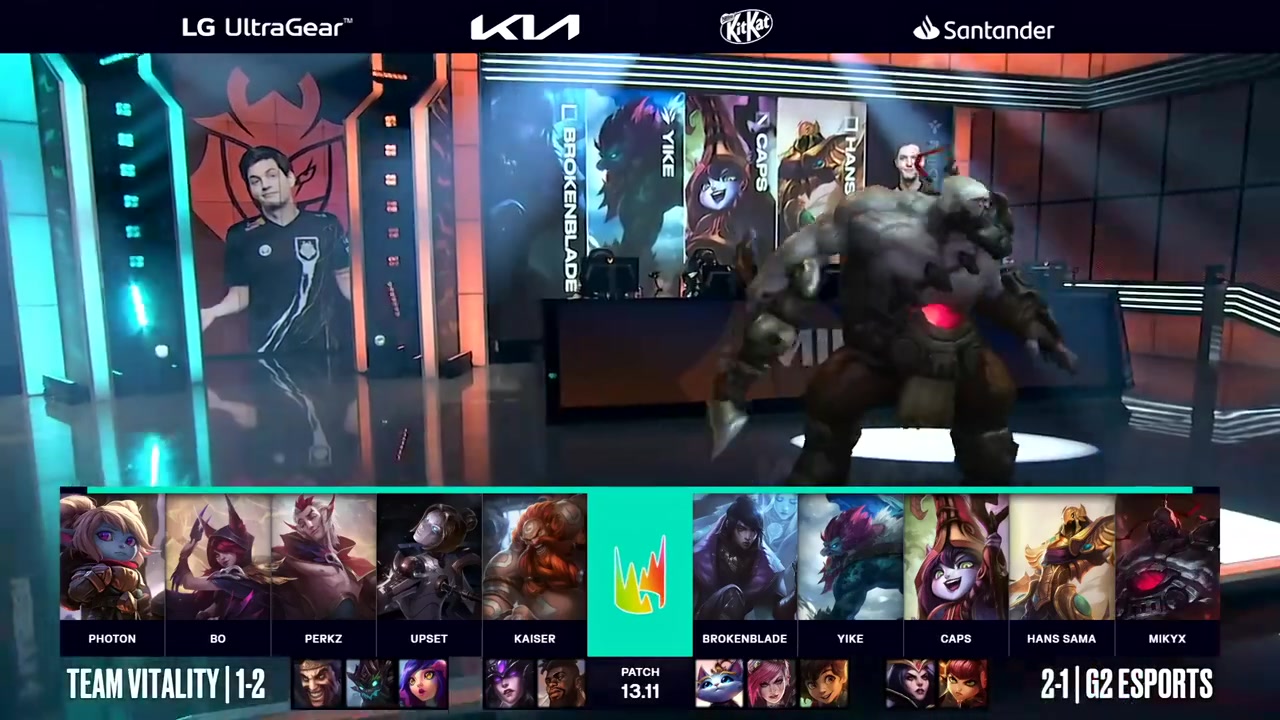Viewport: 1280px width, 720px height.
Task: Click the banned Yuumi icon
Action: coord(719,684)
